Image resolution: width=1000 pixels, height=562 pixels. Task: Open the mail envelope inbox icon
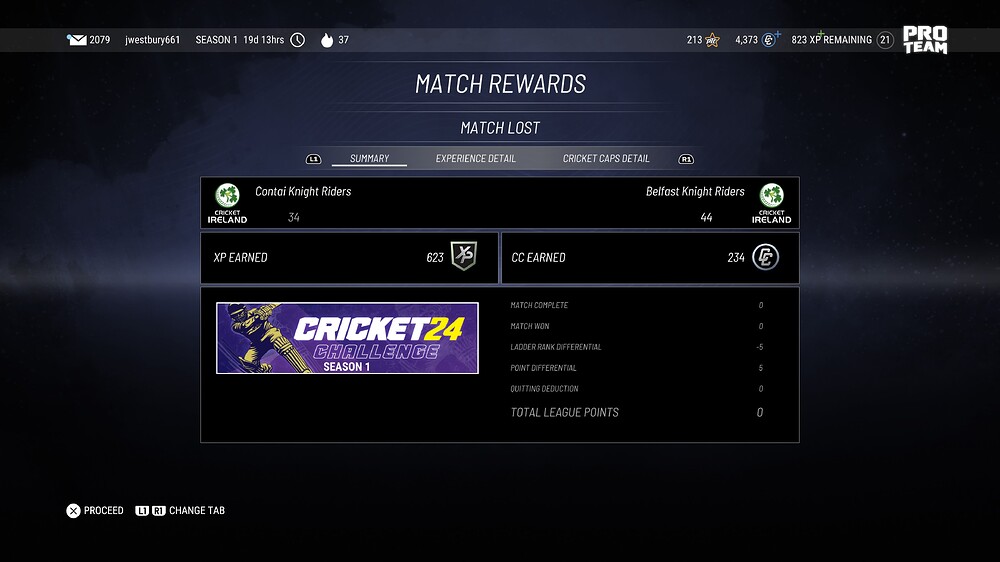tap(76, 40)
